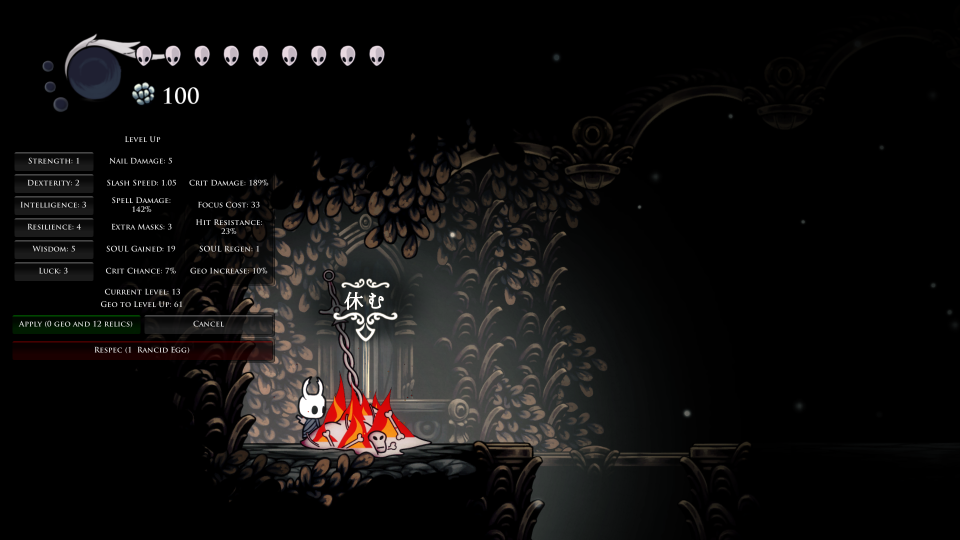Cancel the level up menu

[x=208, y=324]
